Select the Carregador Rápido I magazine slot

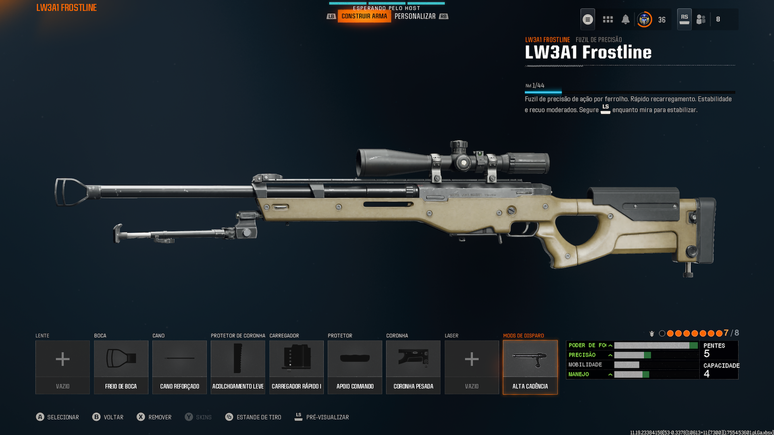tap(296, 366)
